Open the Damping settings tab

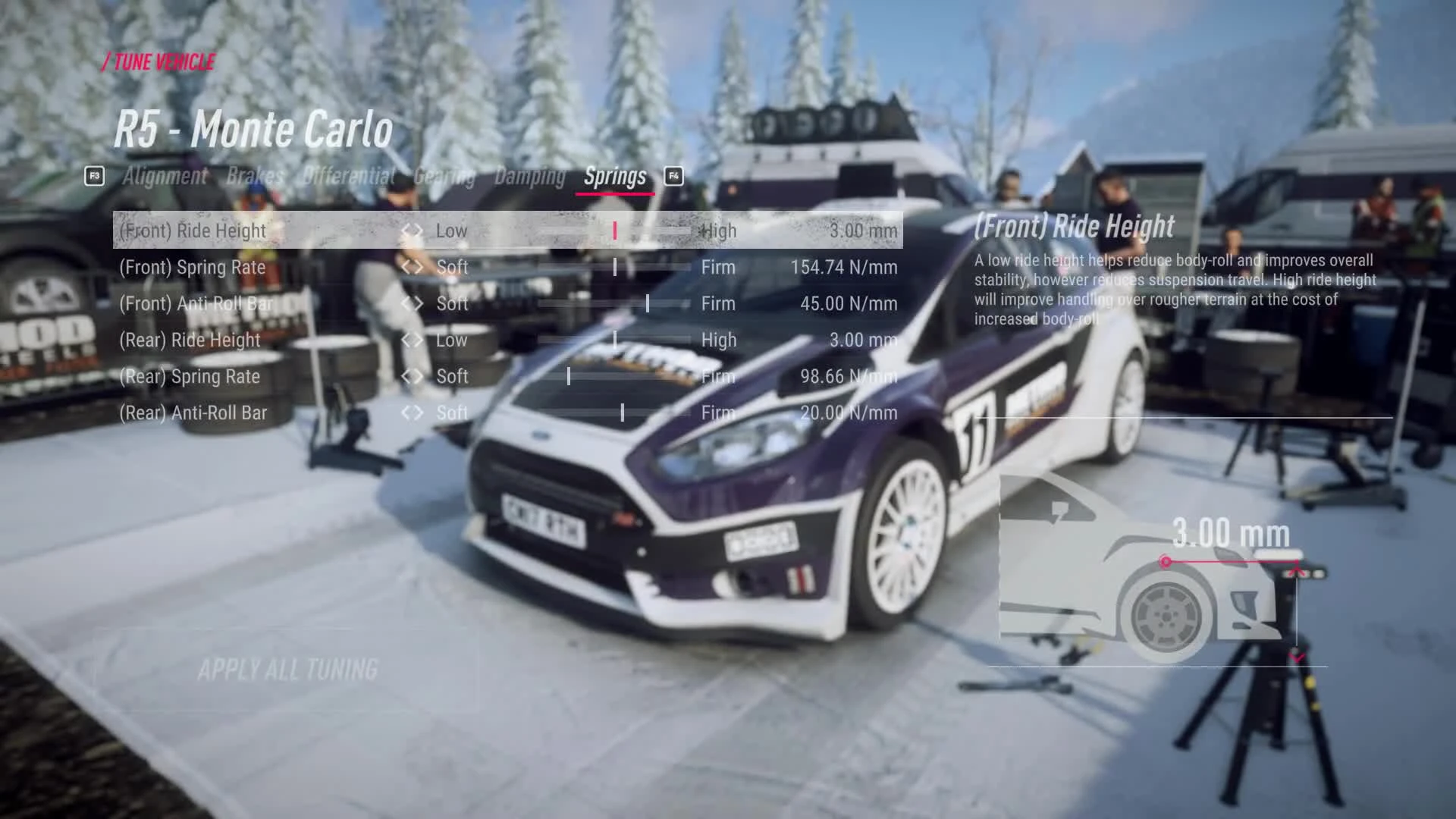click(x=530, y=176)
